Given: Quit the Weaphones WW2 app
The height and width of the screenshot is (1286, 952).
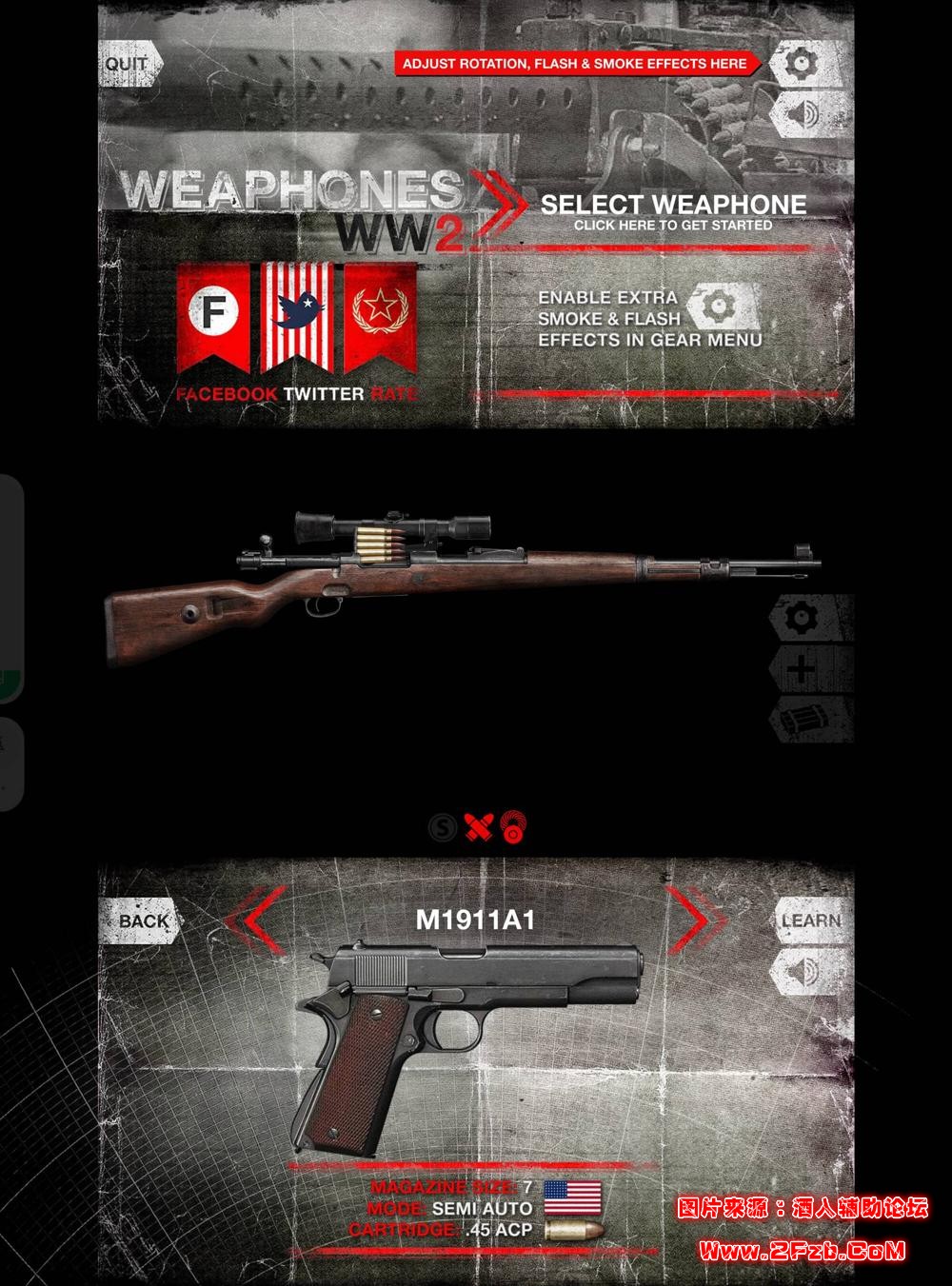Looking at the screenshot, I should (x=129, y=65).
